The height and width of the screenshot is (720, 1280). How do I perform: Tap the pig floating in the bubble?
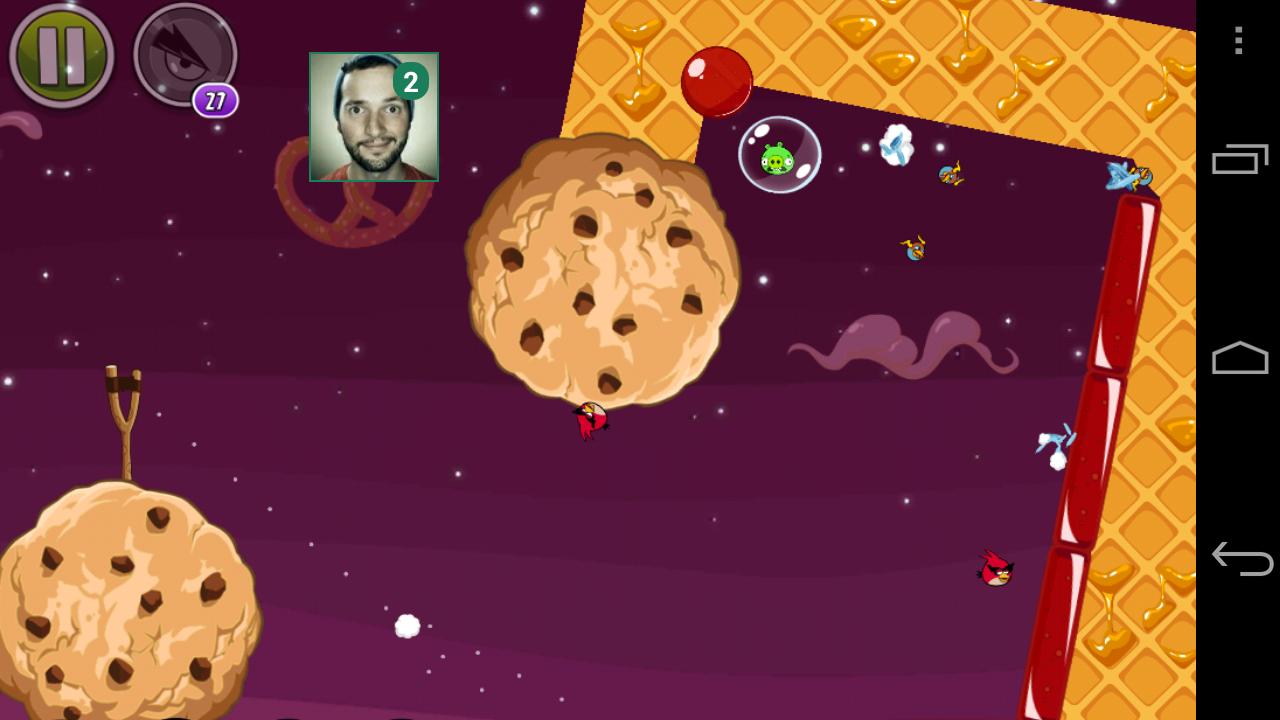(x=780, y=158)
